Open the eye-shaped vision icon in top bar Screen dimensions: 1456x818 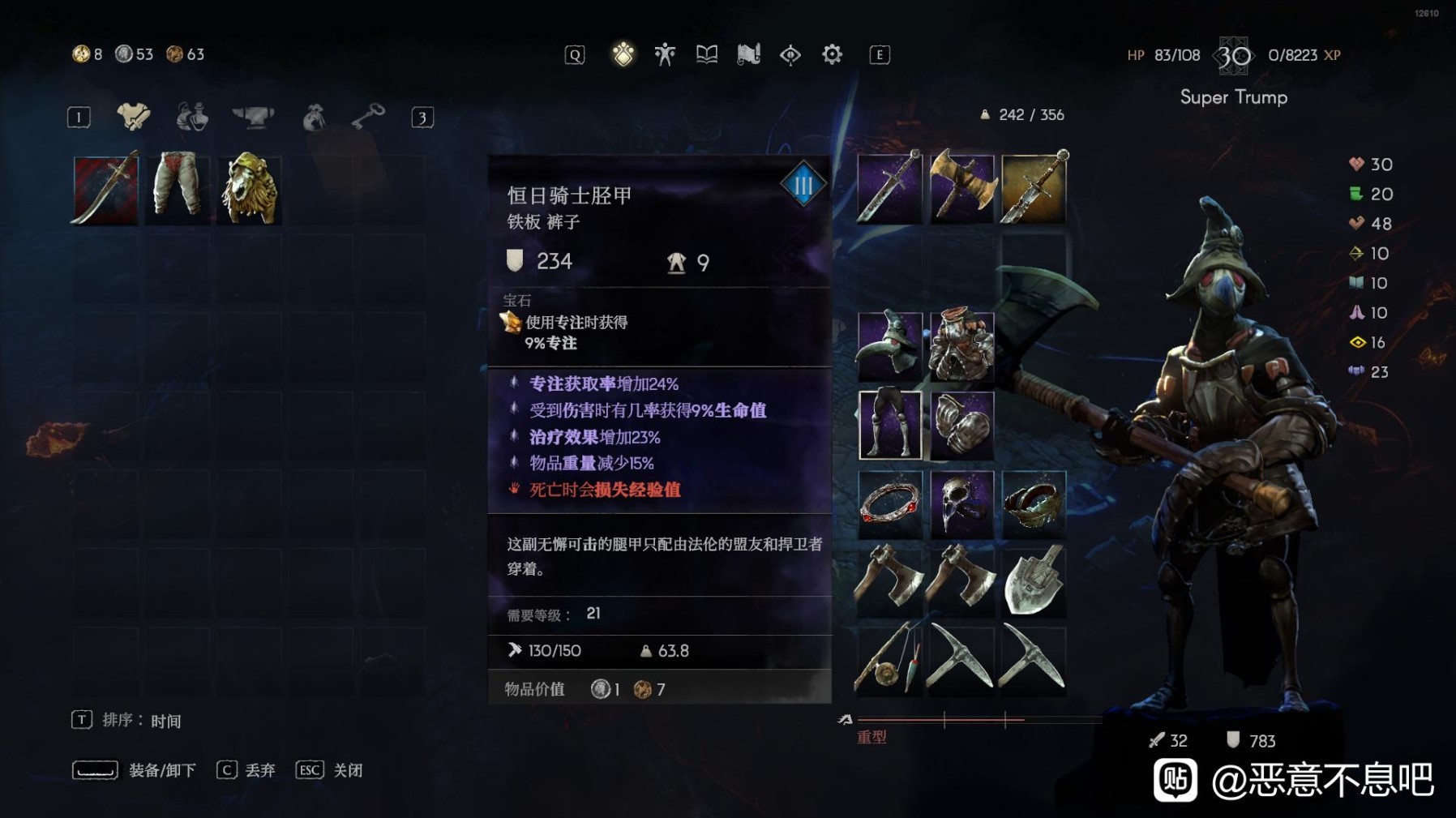coord(790,54)
